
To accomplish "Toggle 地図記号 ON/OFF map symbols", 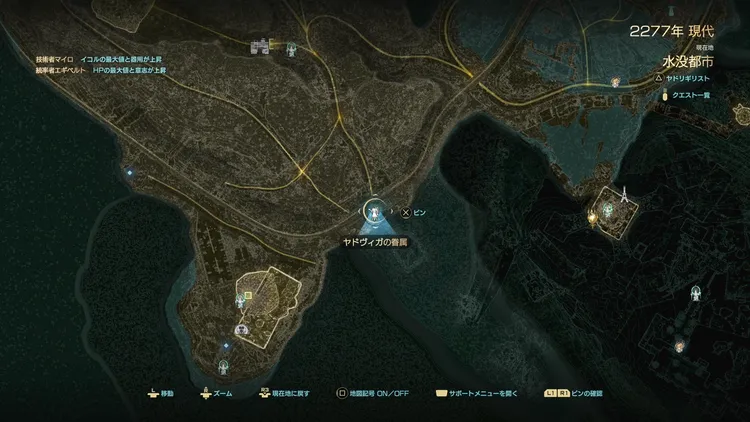I will [x=375, y=394].
